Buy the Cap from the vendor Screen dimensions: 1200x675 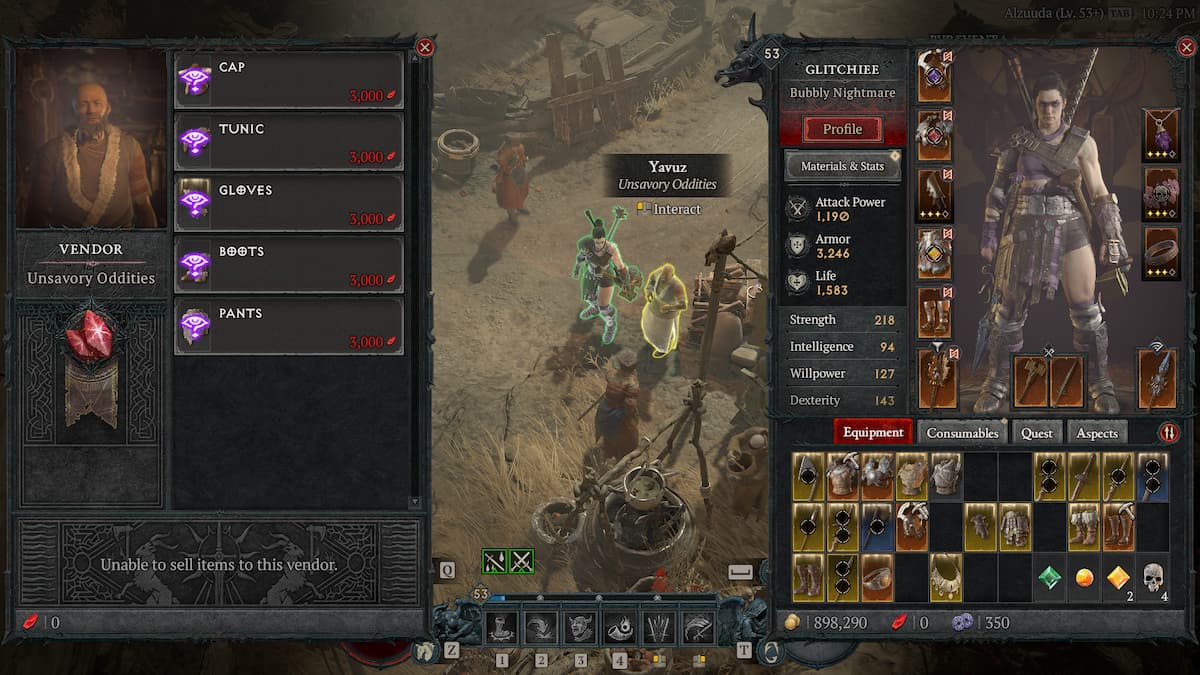289,80
